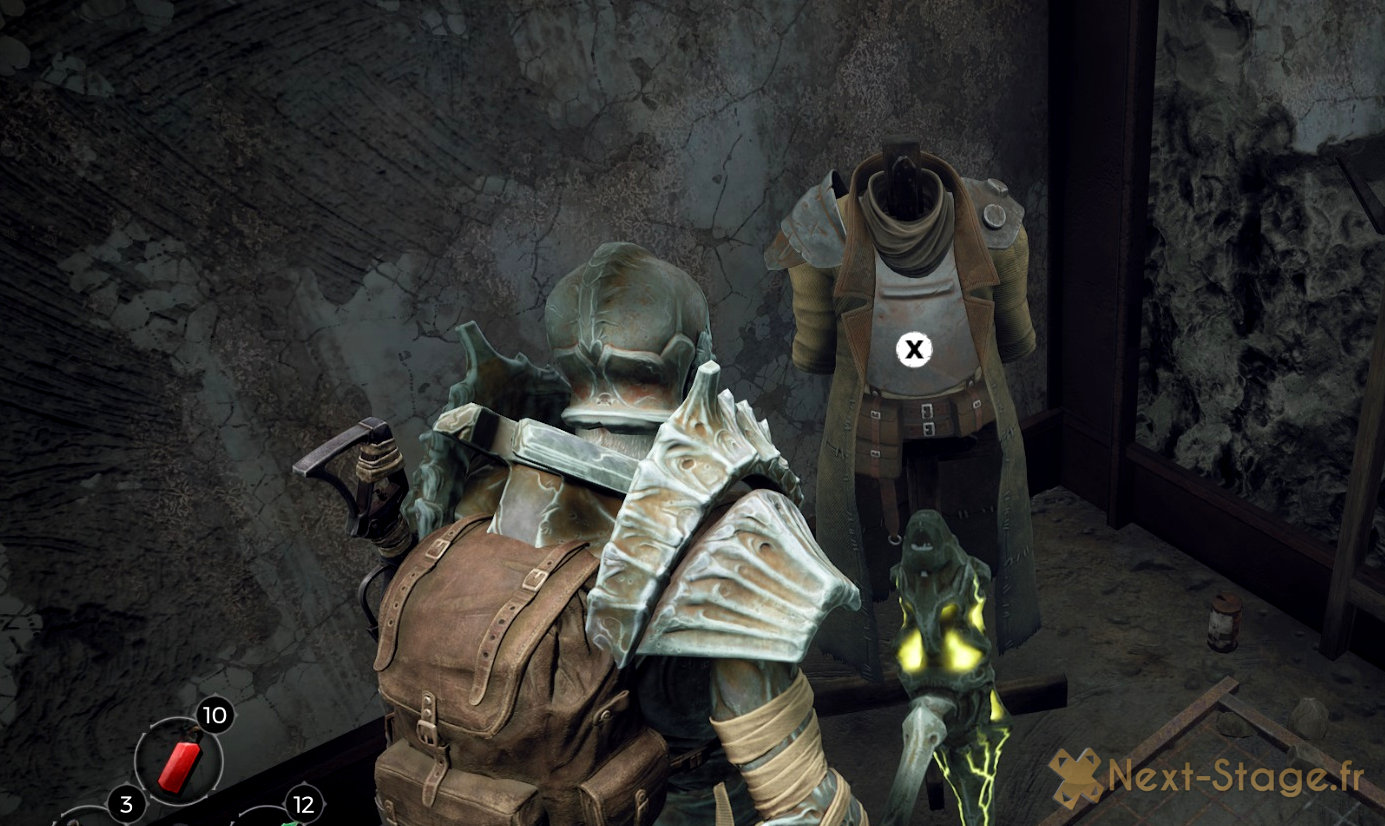
Task: Click the dark badge showing the number 10
Action: coord(213,716)
